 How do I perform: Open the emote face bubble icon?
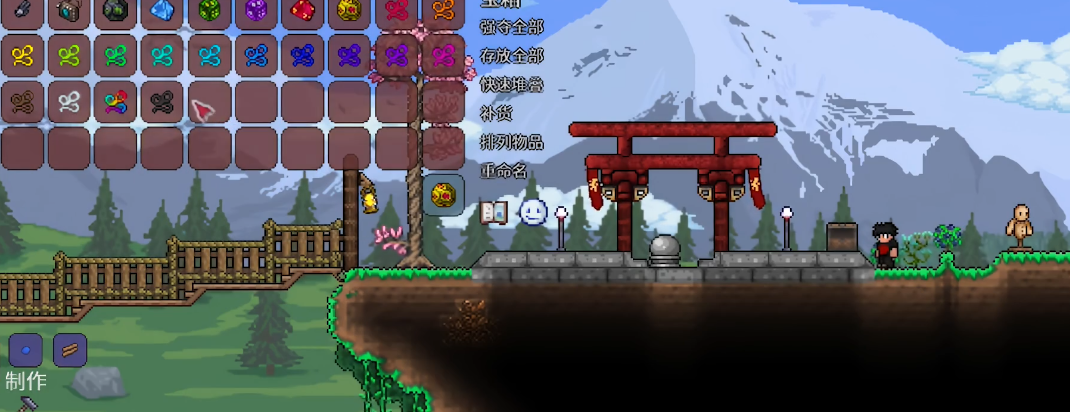(533, 212)
